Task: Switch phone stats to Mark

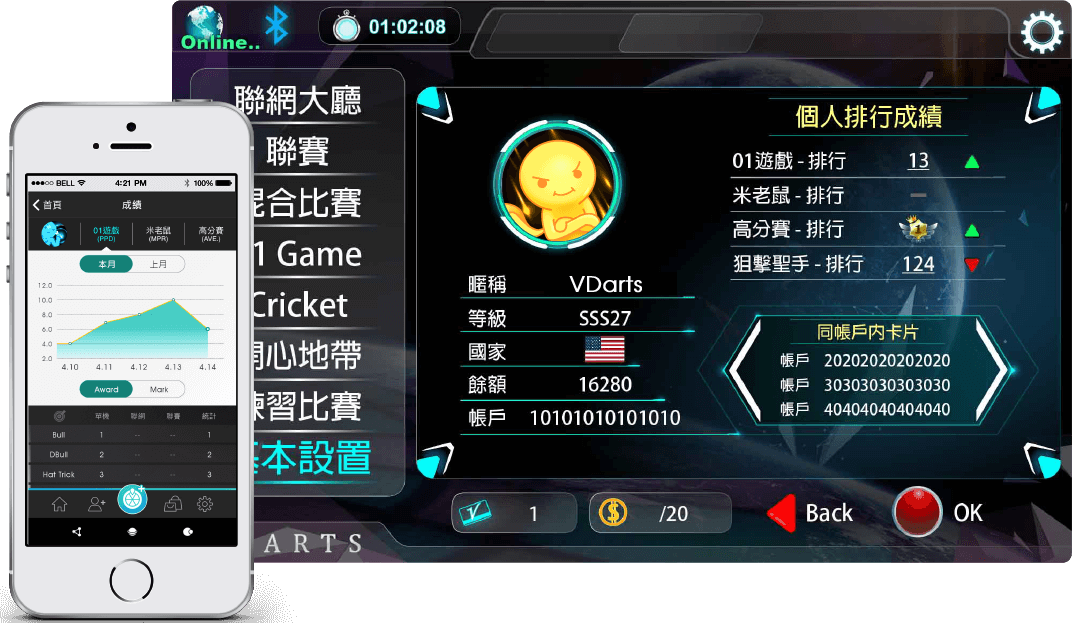Action: [159, 390]
